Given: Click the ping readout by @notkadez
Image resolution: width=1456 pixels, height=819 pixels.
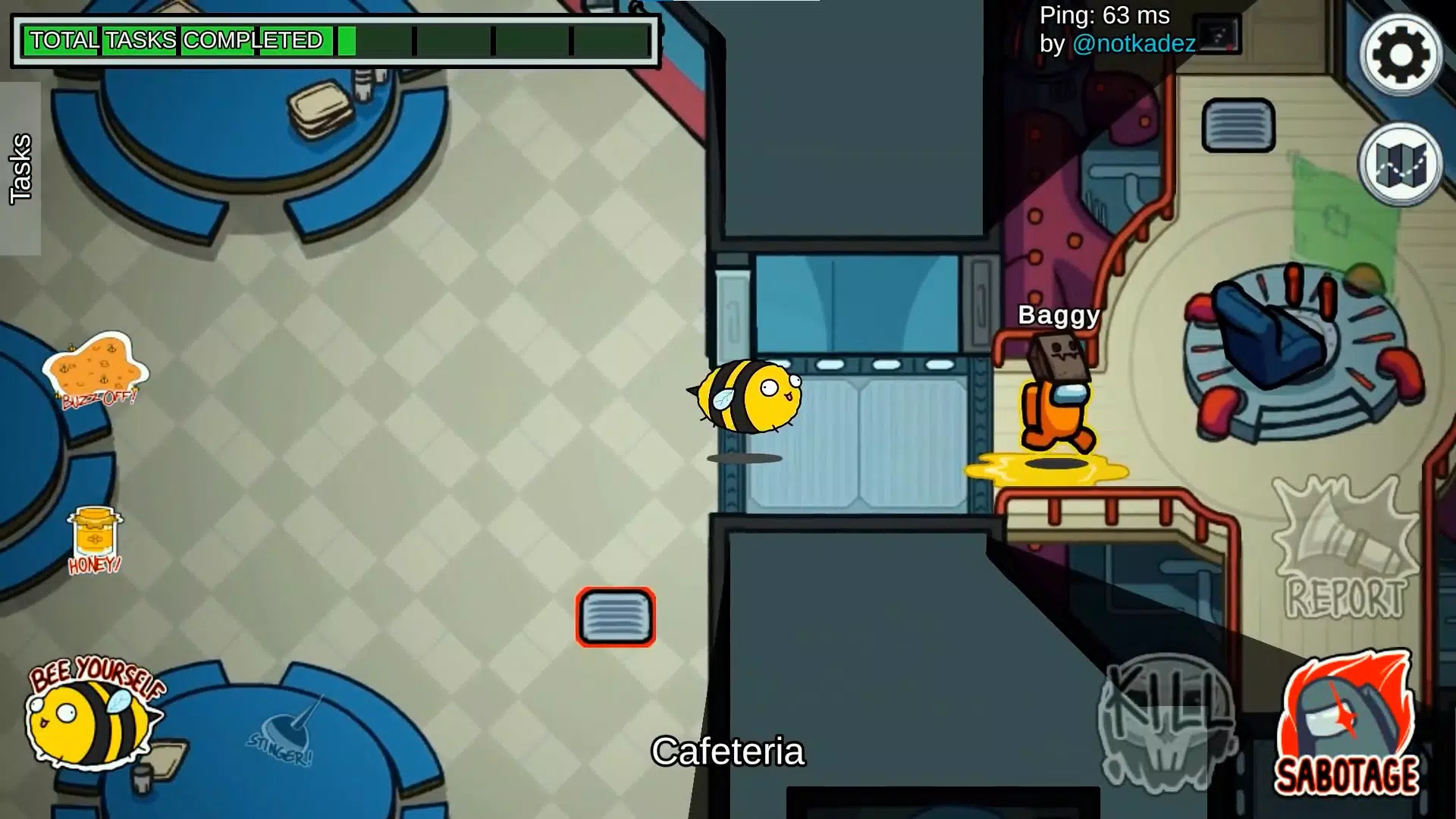Looking at the screenshot, I should pos(1102,15).
